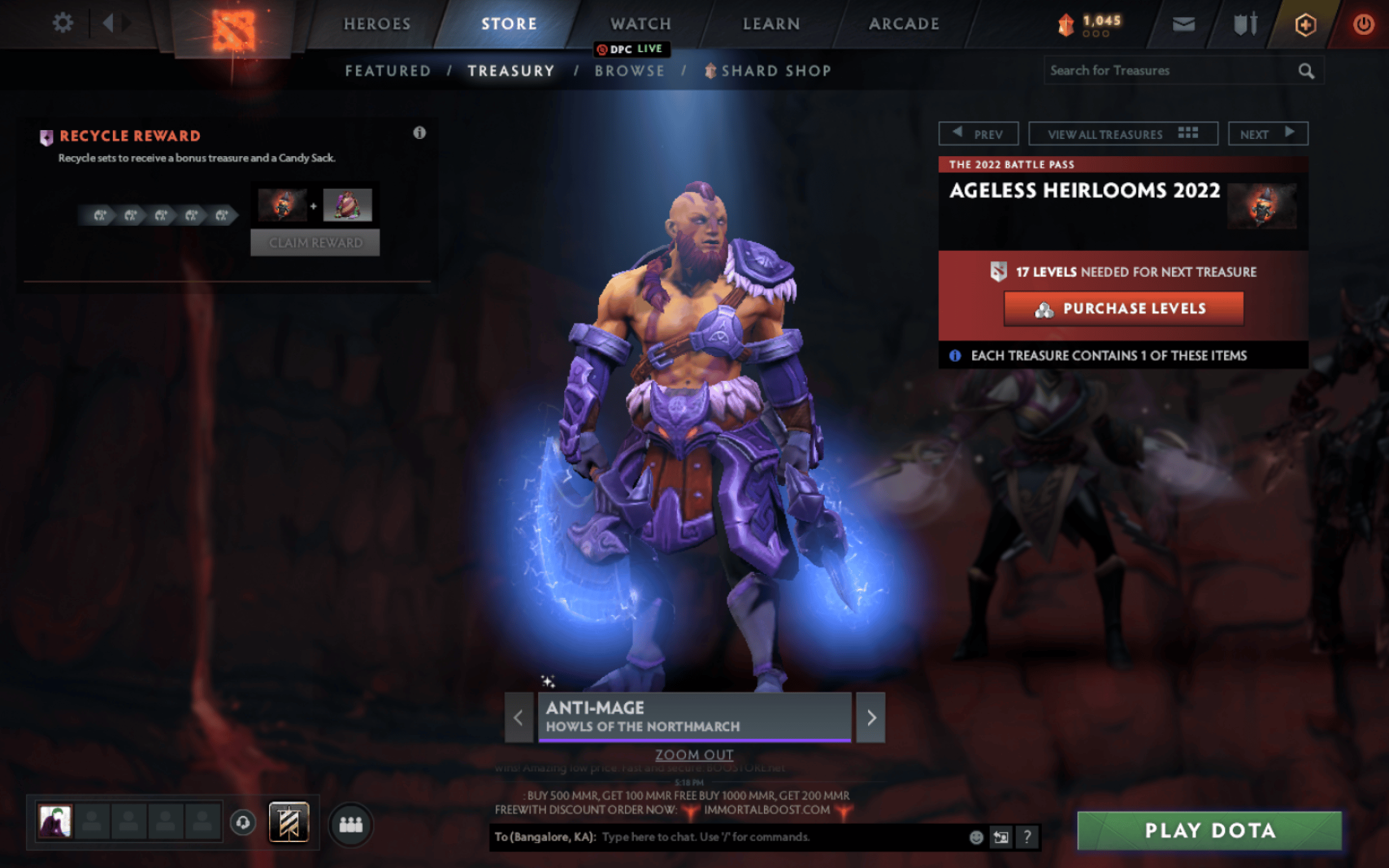1389x868 pixels.
Task: Open the ARCADE menu
Action: coord(904,23)
